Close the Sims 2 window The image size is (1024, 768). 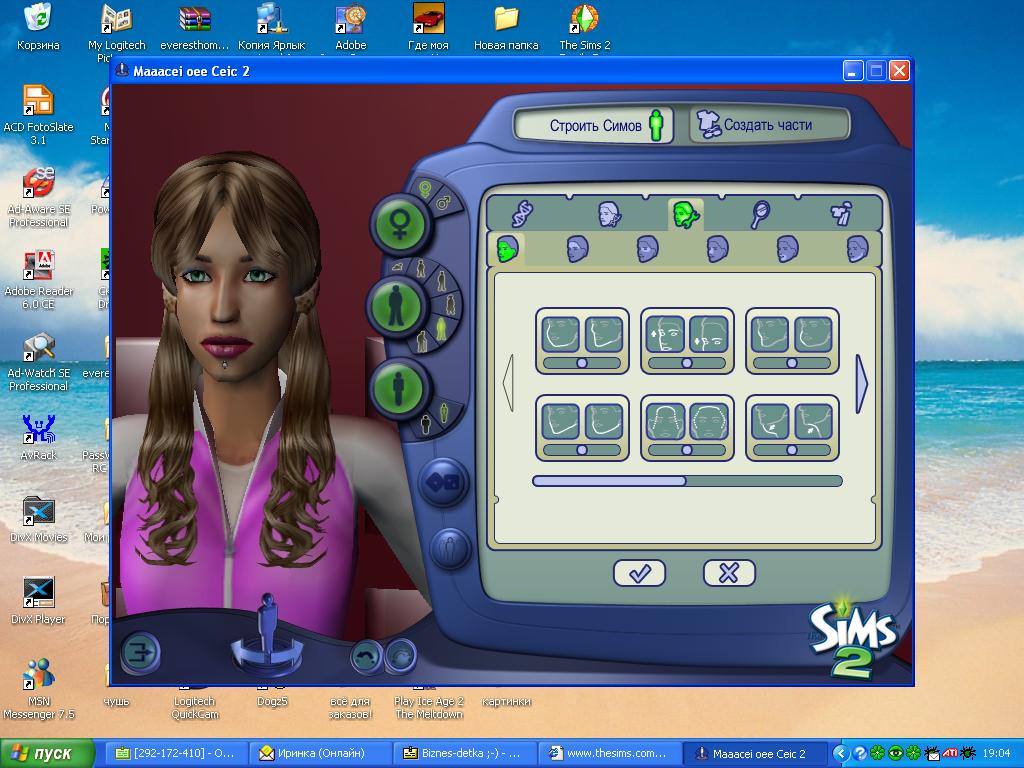click(899, 71)
